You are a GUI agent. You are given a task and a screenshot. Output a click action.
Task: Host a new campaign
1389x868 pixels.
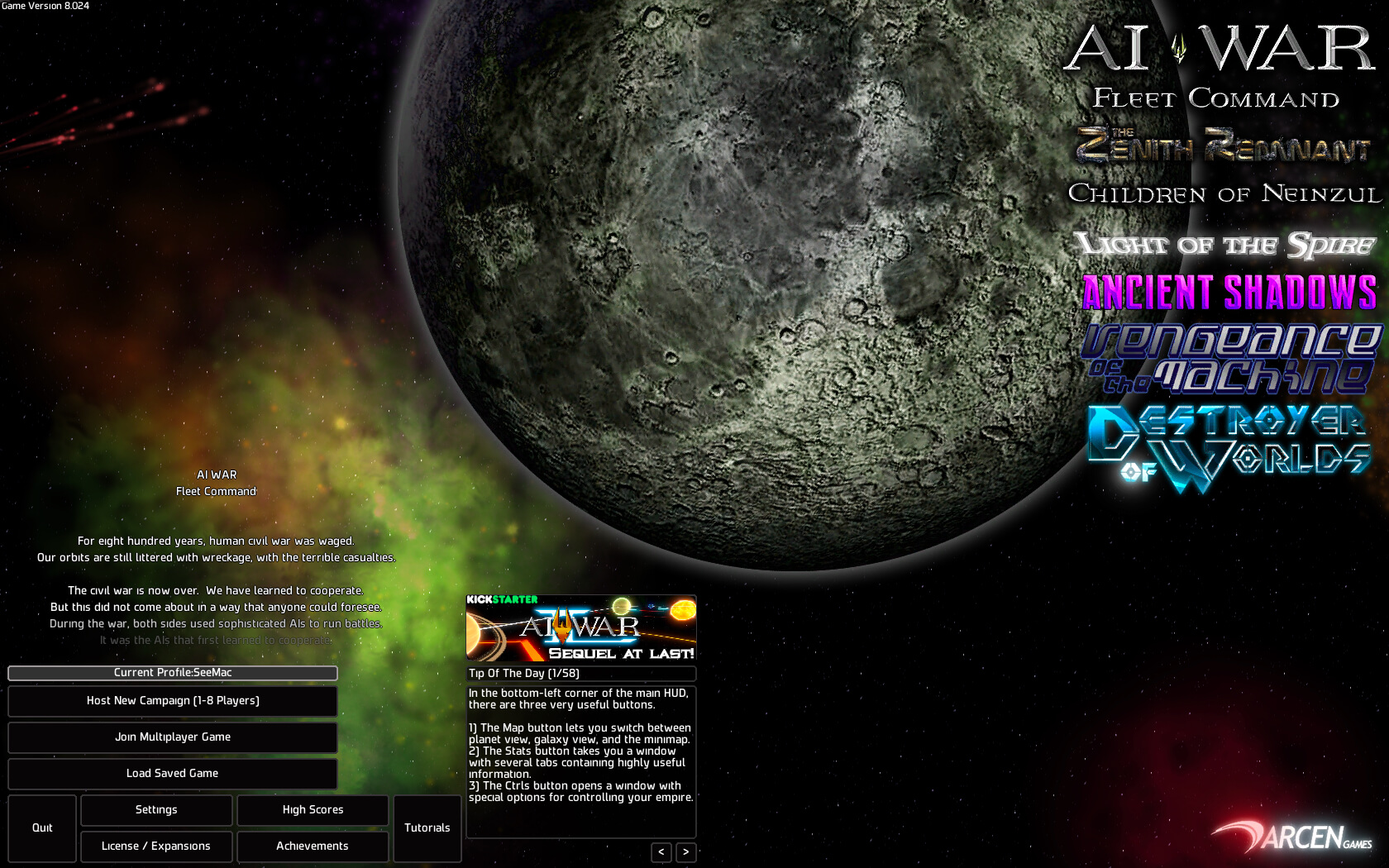click(173, 701)
